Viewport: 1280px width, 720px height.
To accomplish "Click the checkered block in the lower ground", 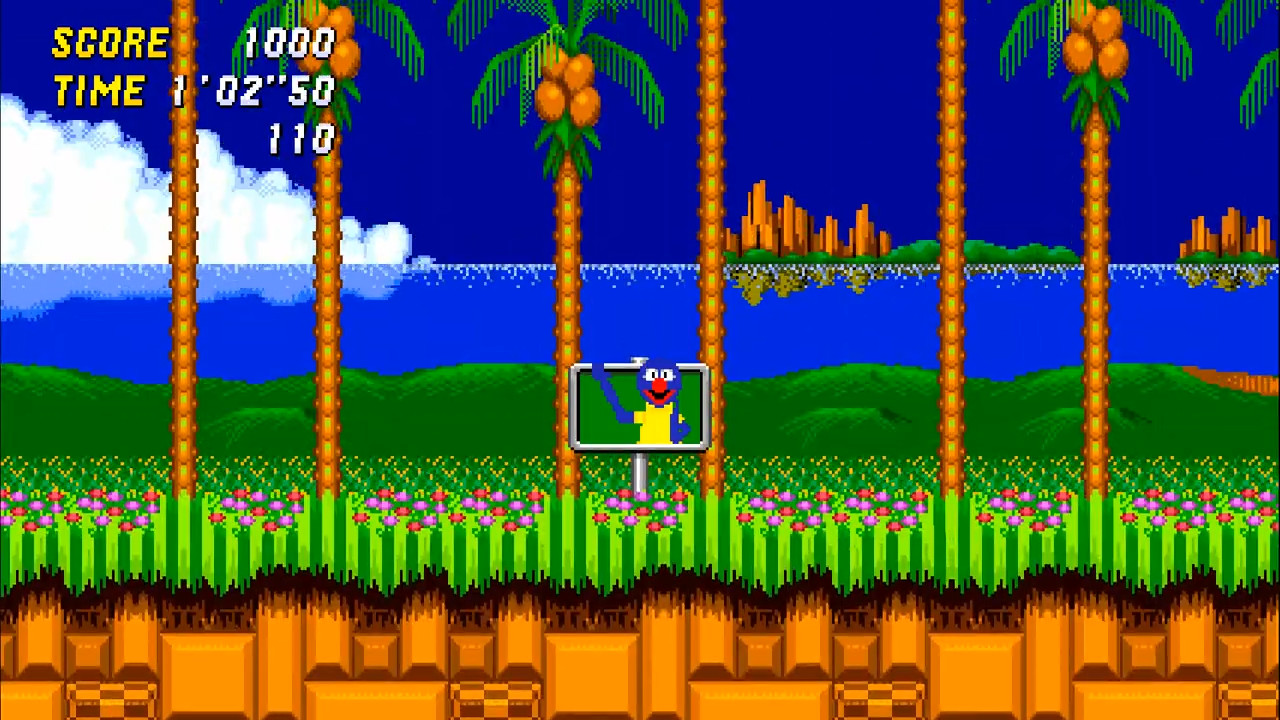I will point(110,700).
